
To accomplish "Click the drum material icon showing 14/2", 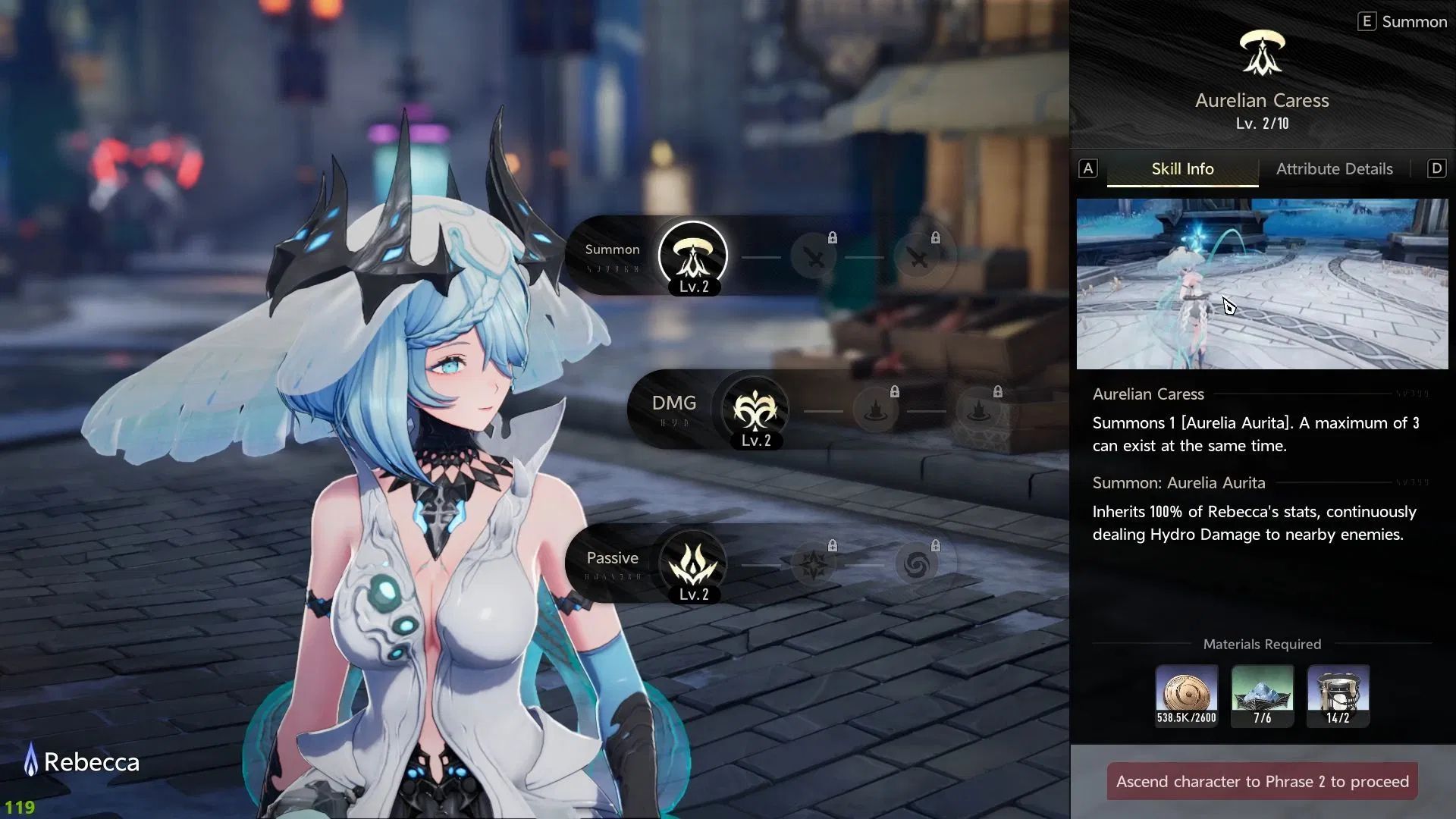I will [x=1338, y=693].
